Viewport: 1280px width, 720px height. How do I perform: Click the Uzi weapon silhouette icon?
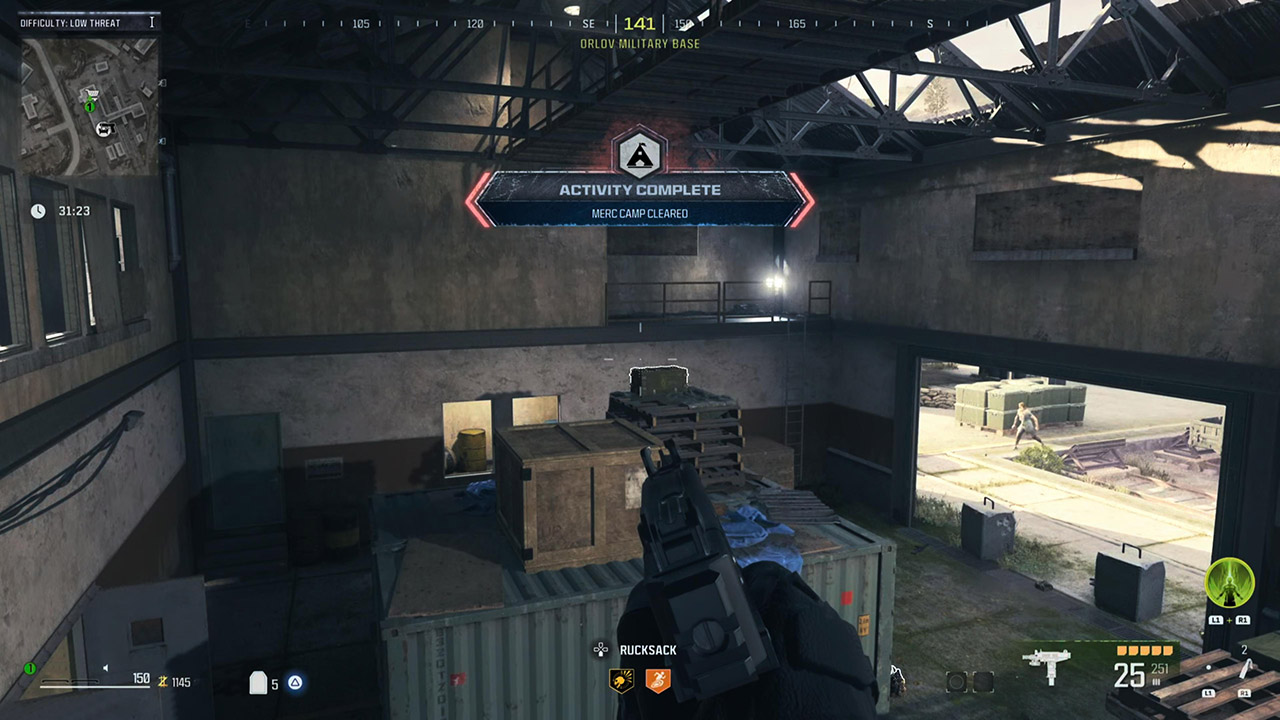pos(1046,665)
